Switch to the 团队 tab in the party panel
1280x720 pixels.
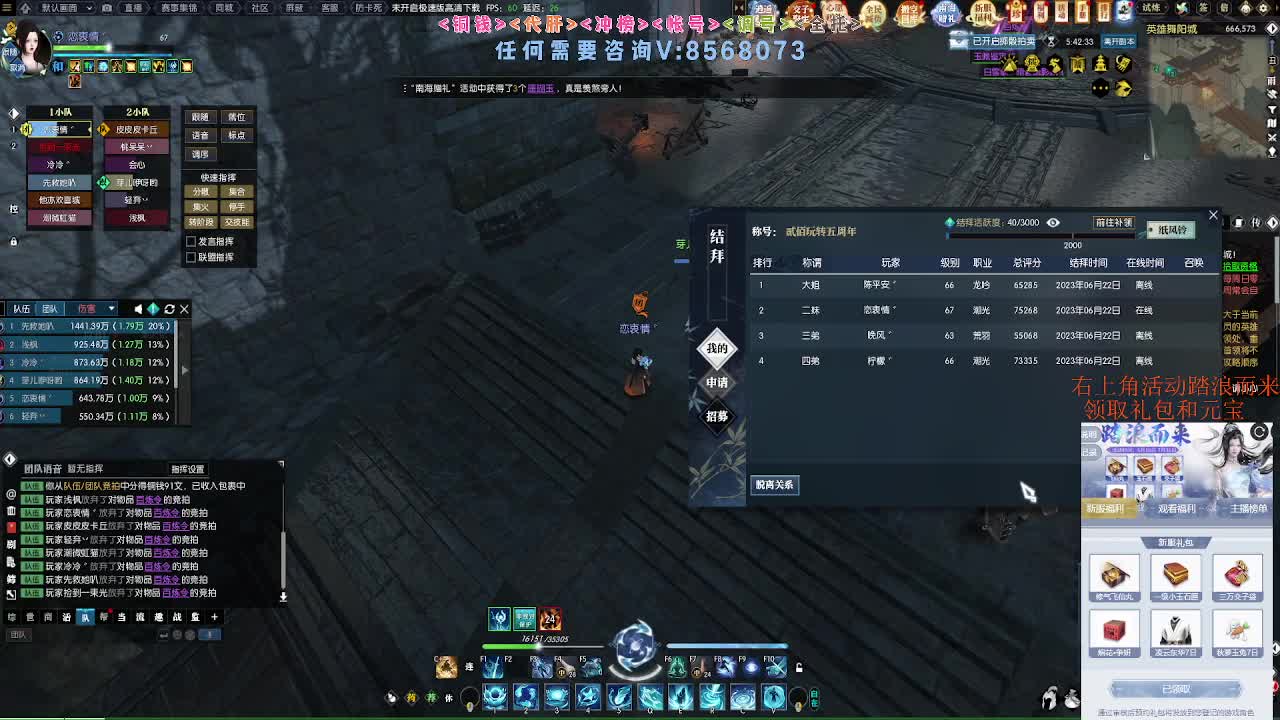point(48,309)
